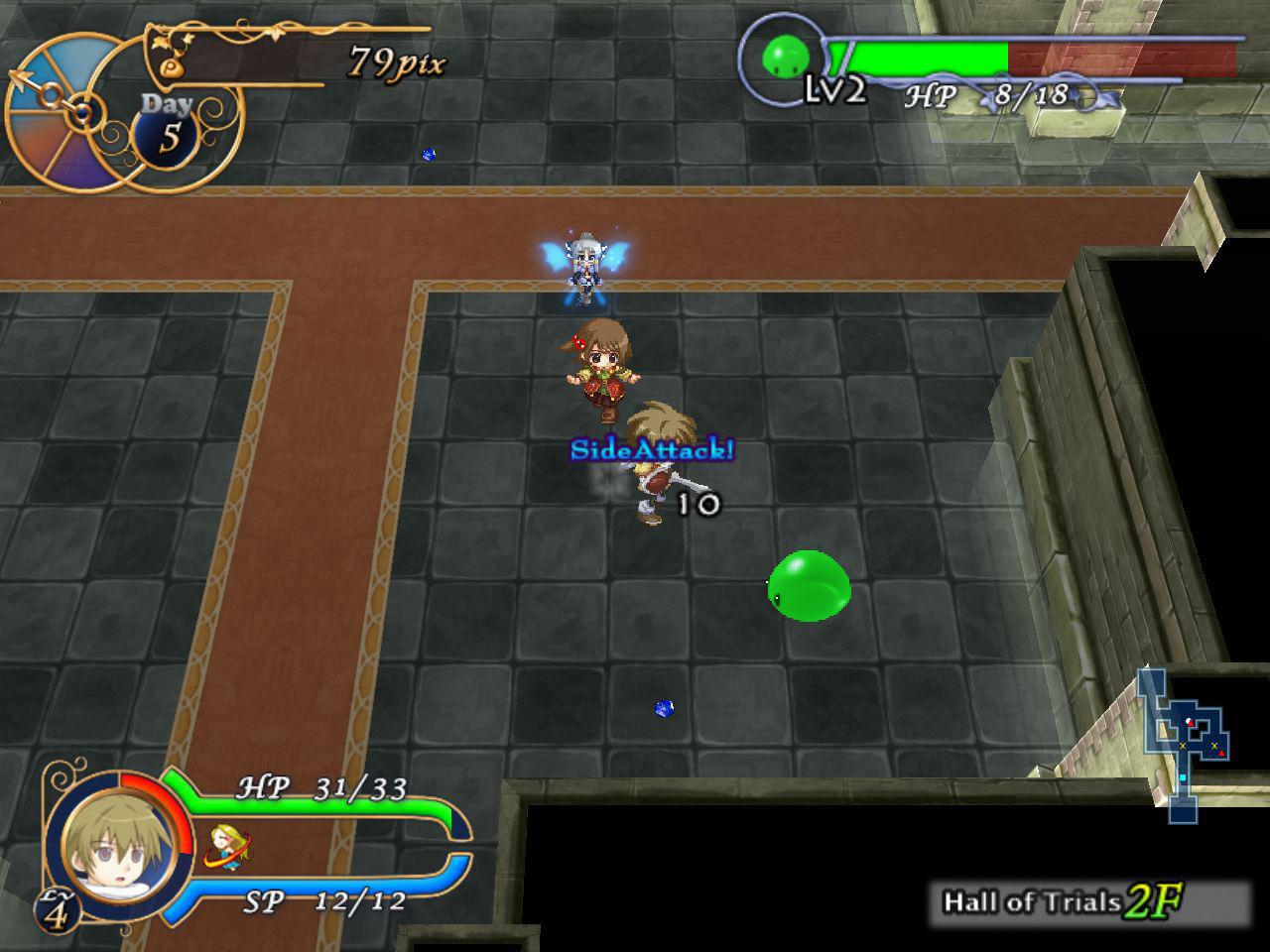Click the green slime portrait in enemy status
The height and width of the screenshot is (952, 1270).
784,57
